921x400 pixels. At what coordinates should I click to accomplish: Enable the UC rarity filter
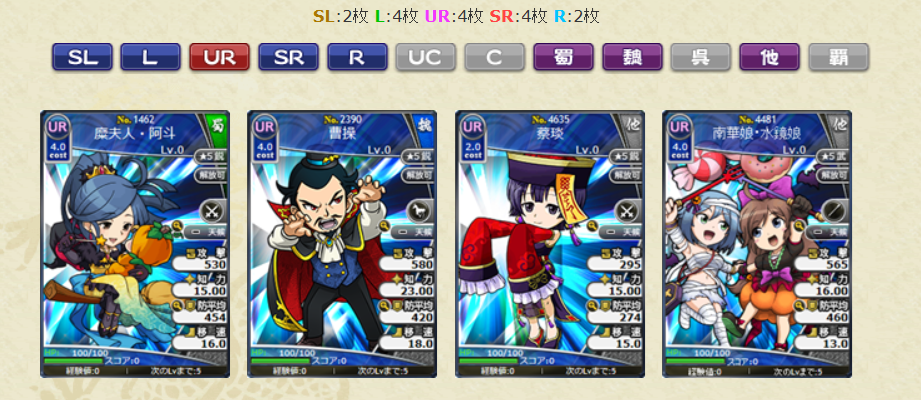426,57
